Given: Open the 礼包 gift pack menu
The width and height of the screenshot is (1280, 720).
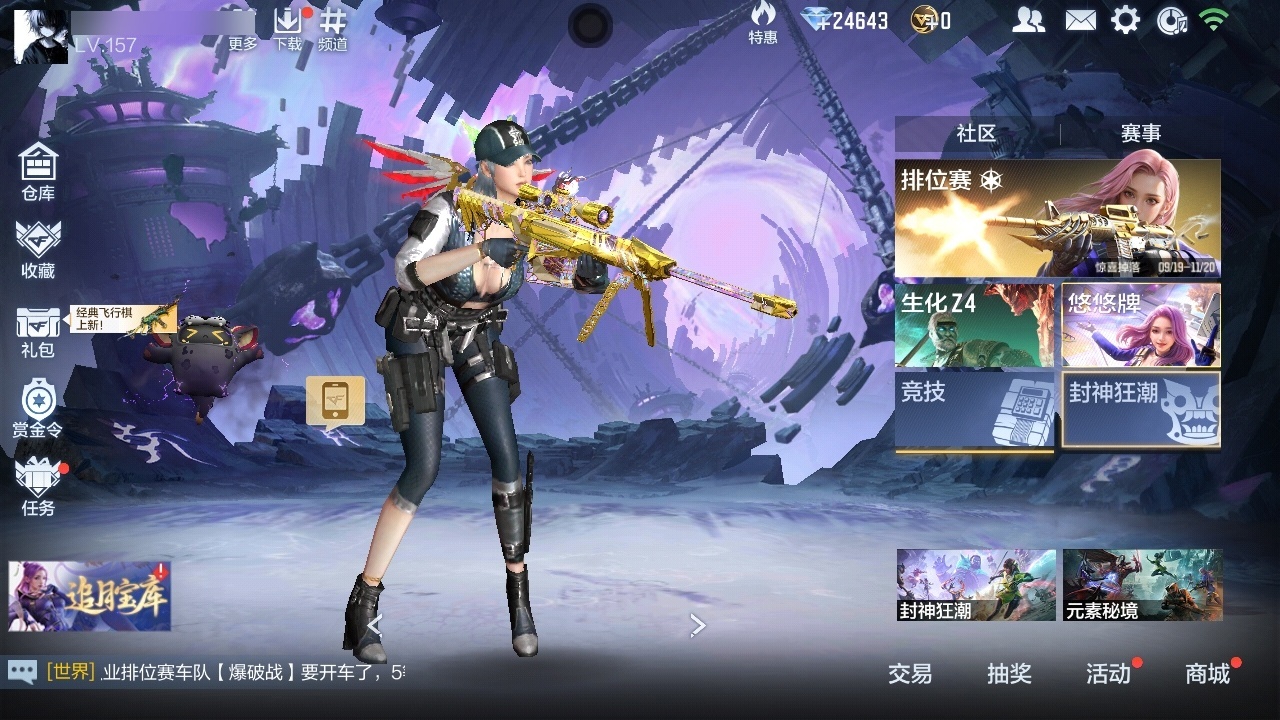Looking at the screenshot, I should coord(38,330).
